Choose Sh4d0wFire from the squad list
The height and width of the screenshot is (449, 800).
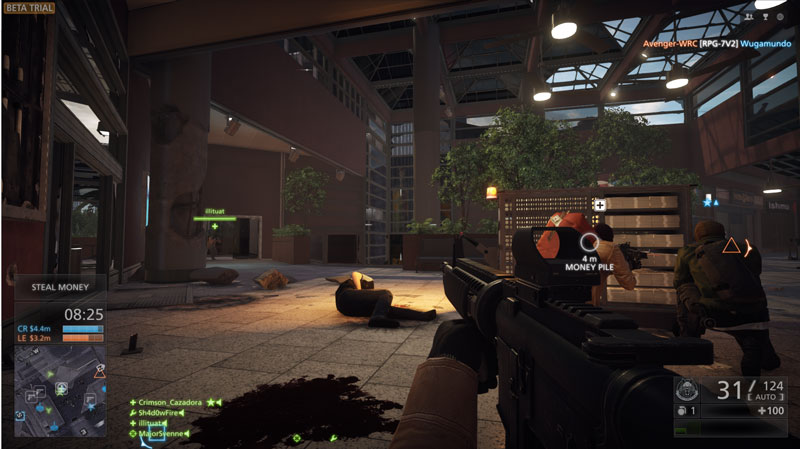[x=170, y=412]
